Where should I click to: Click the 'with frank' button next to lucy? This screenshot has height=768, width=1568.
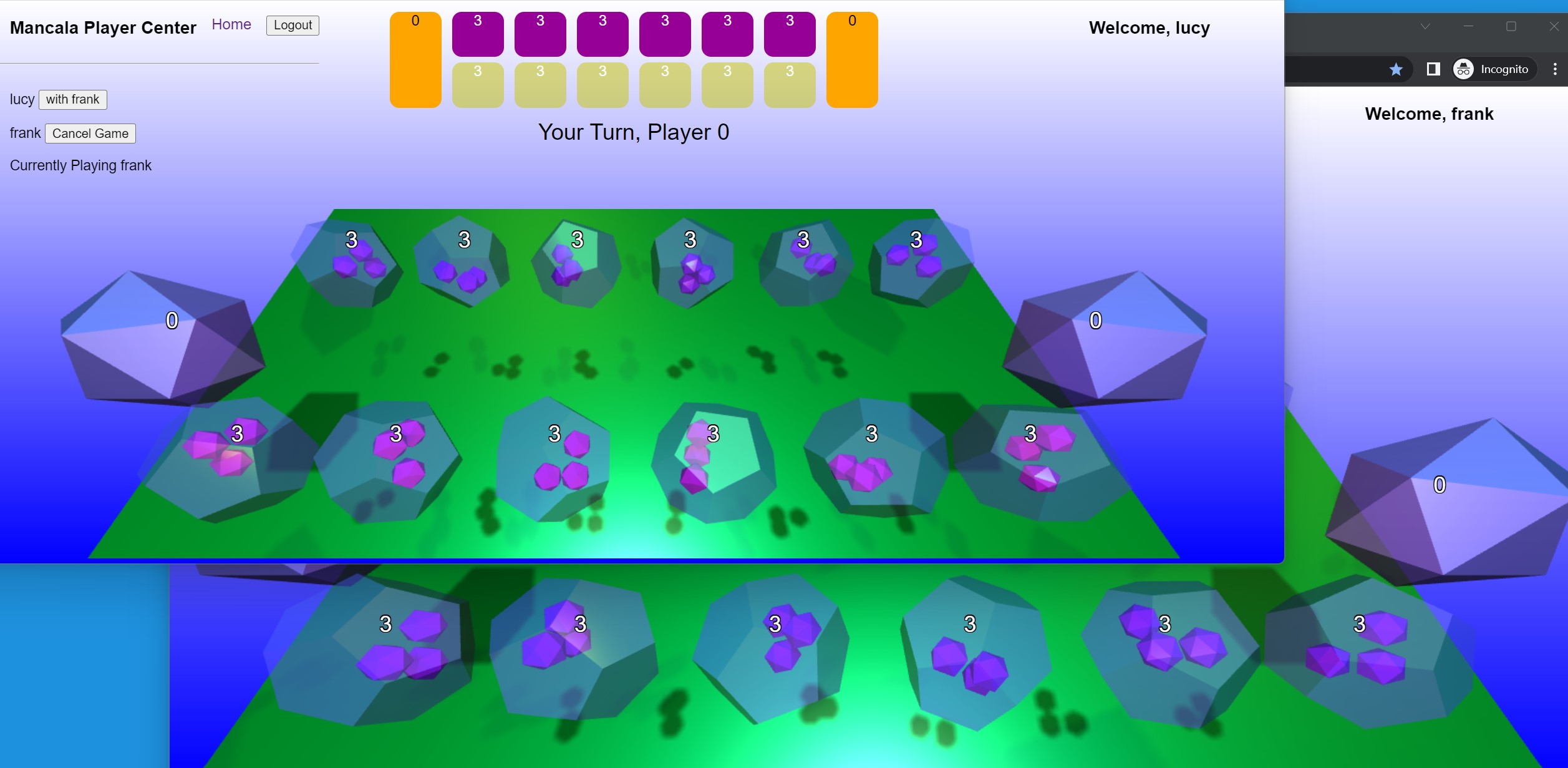coord(72,99)
